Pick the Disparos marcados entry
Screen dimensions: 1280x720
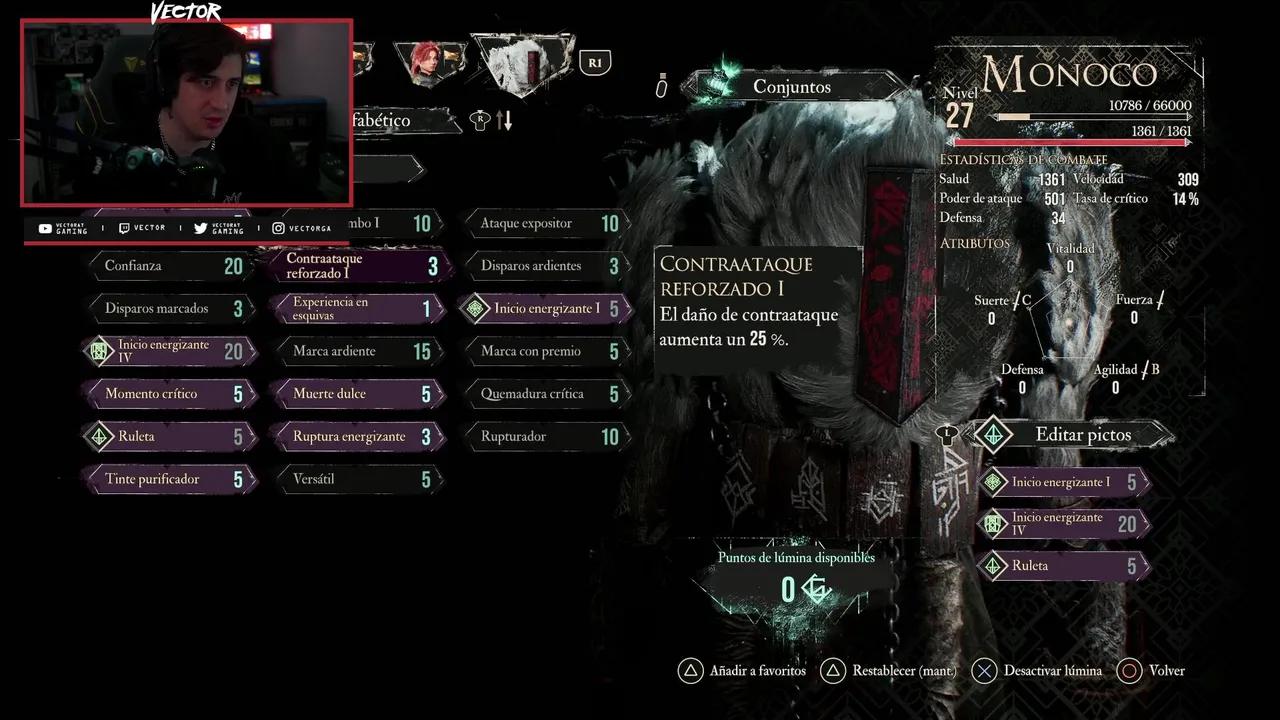tap(170, 309)
